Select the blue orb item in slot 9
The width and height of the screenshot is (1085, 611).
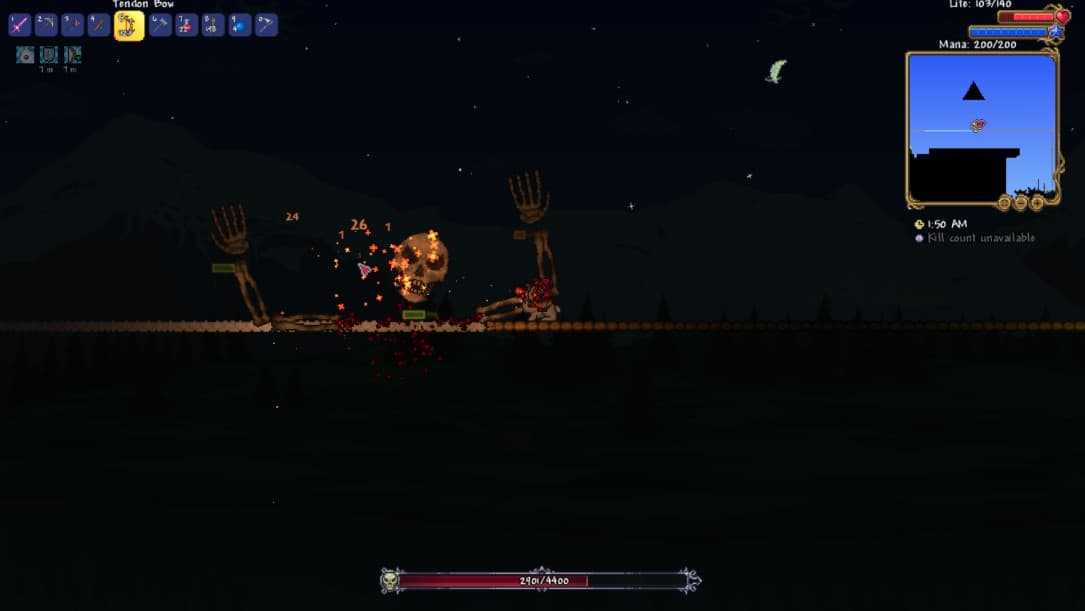pyautogui.click(x=240, y=25)
